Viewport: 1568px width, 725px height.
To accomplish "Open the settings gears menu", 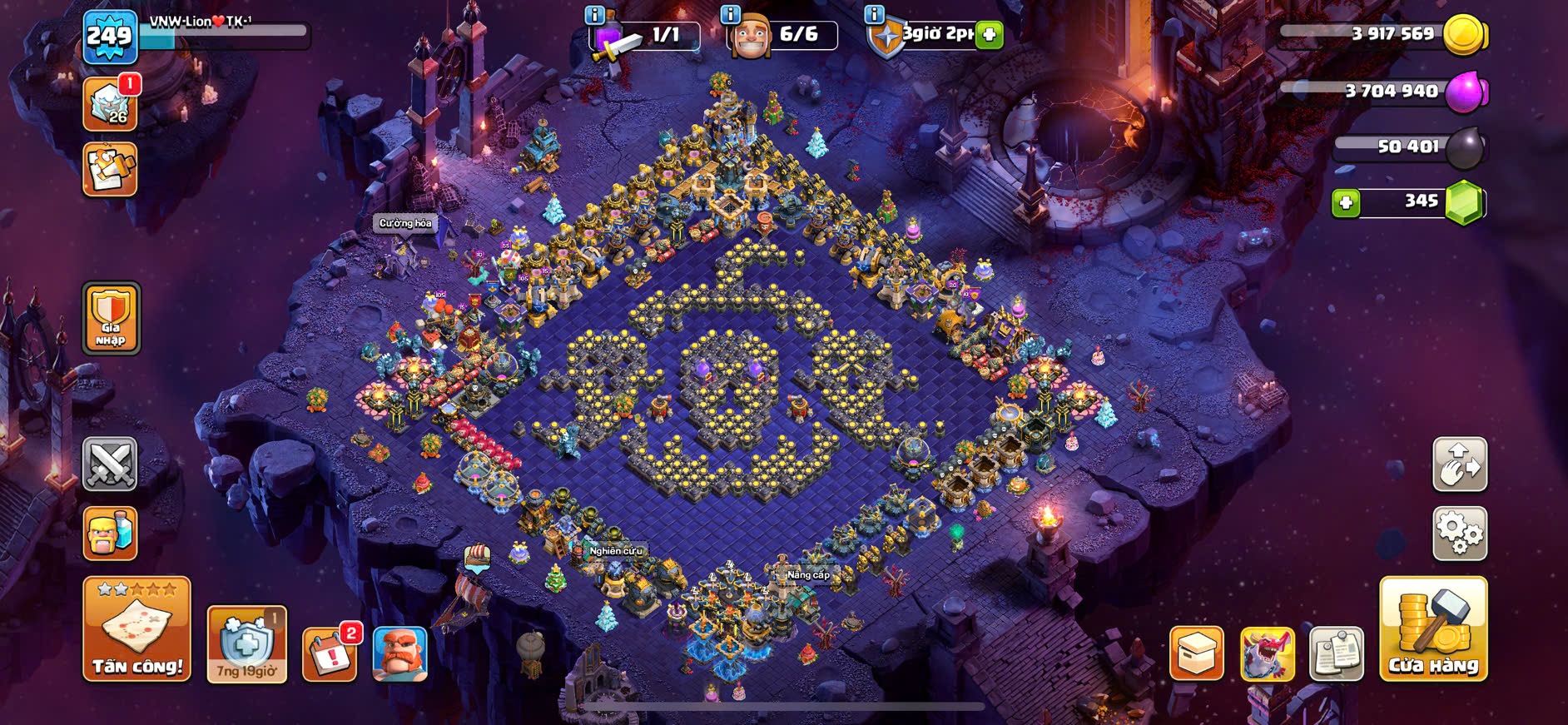I will (x=1459, y=534).
